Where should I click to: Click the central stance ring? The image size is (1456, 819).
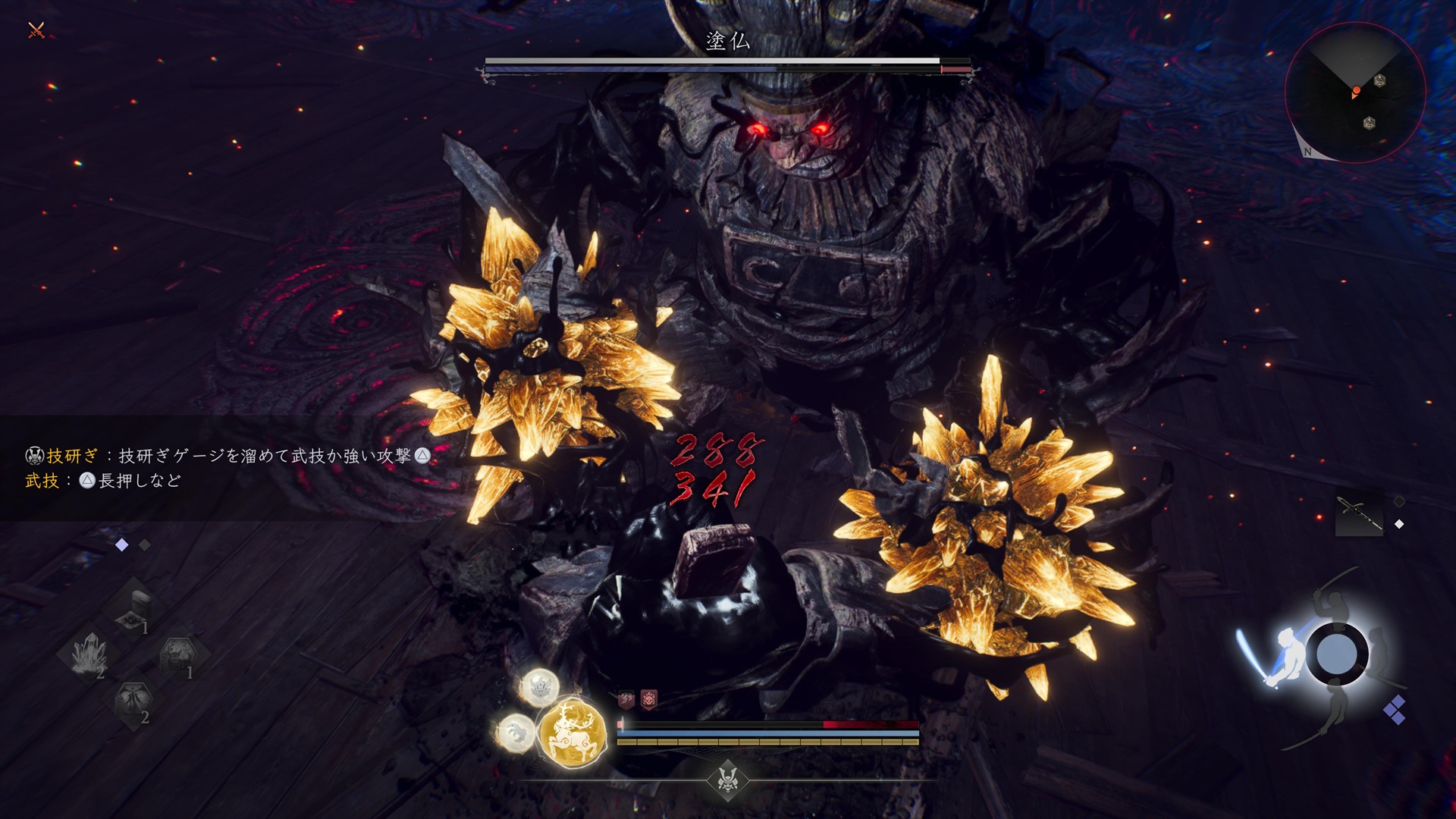coord(1336,654)
